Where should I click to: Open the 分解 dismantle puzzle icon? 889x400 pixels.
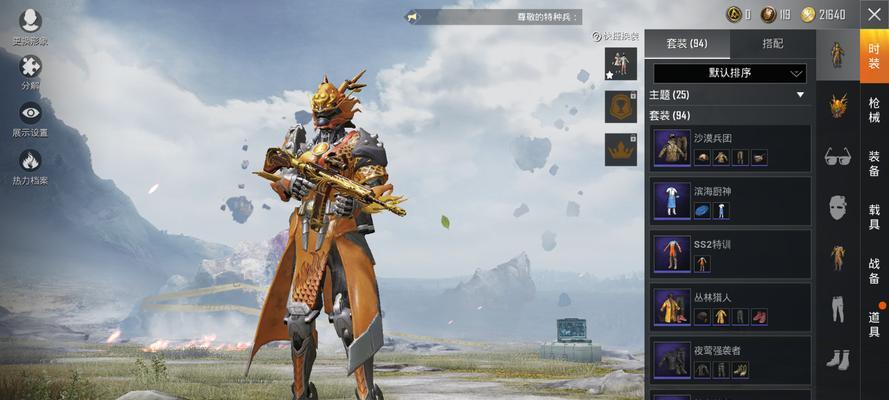coord(30,71)
